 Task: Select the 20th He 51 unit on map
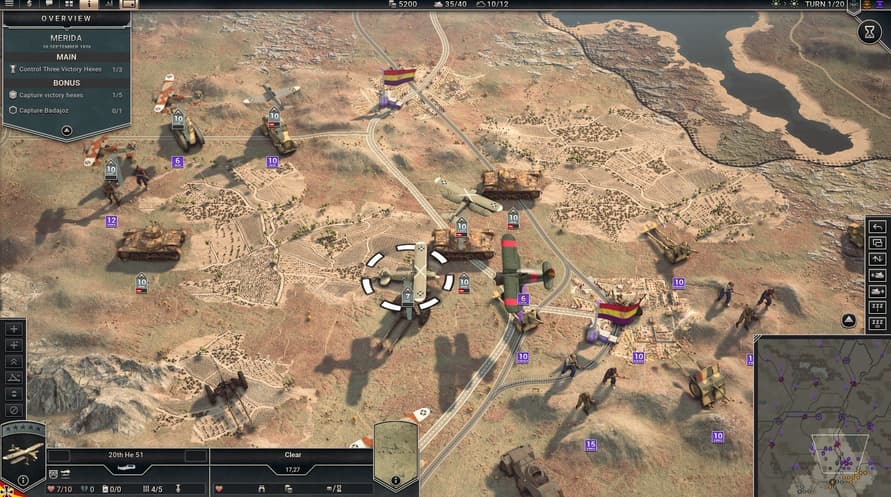point(408,270)
